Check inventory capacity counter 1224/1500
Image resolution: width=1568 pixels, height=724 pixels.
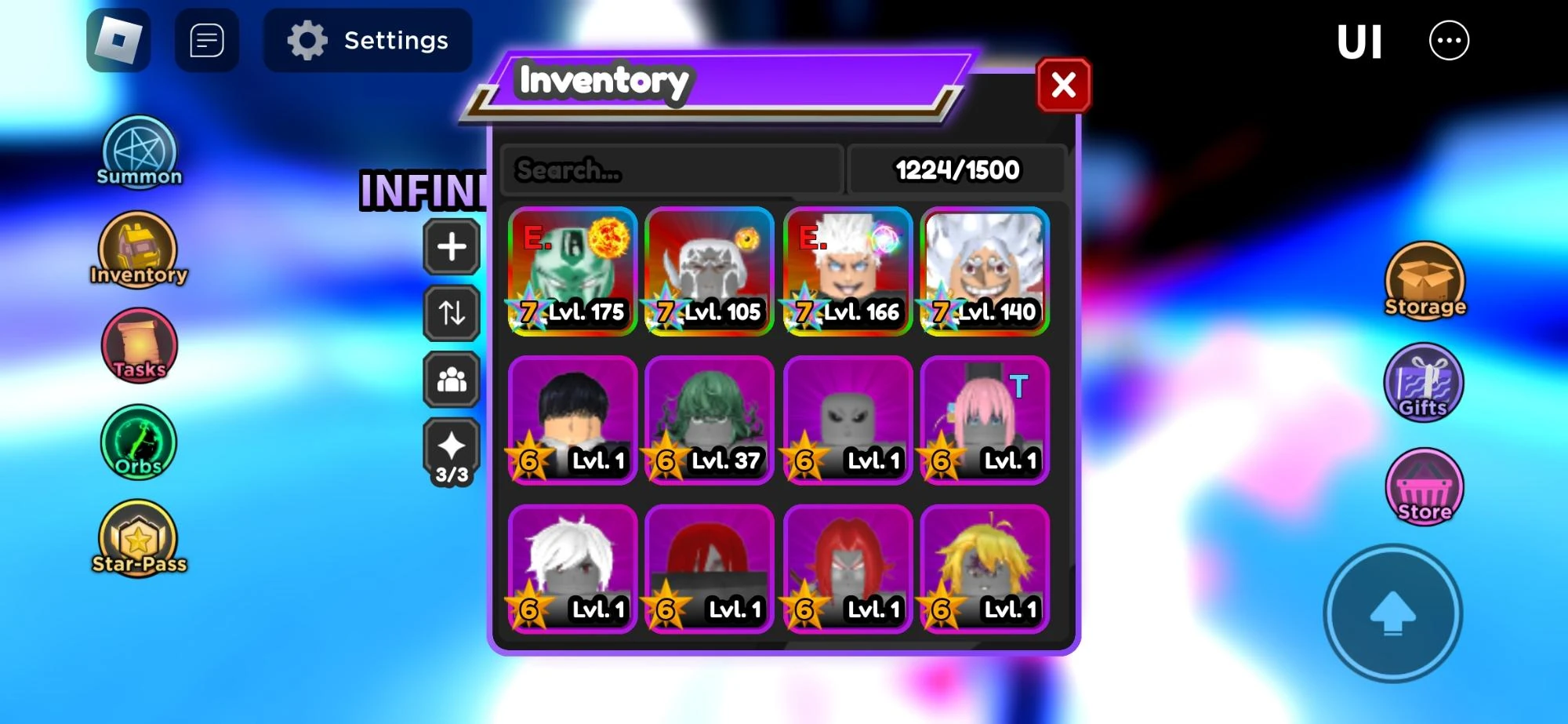[957, 169]
